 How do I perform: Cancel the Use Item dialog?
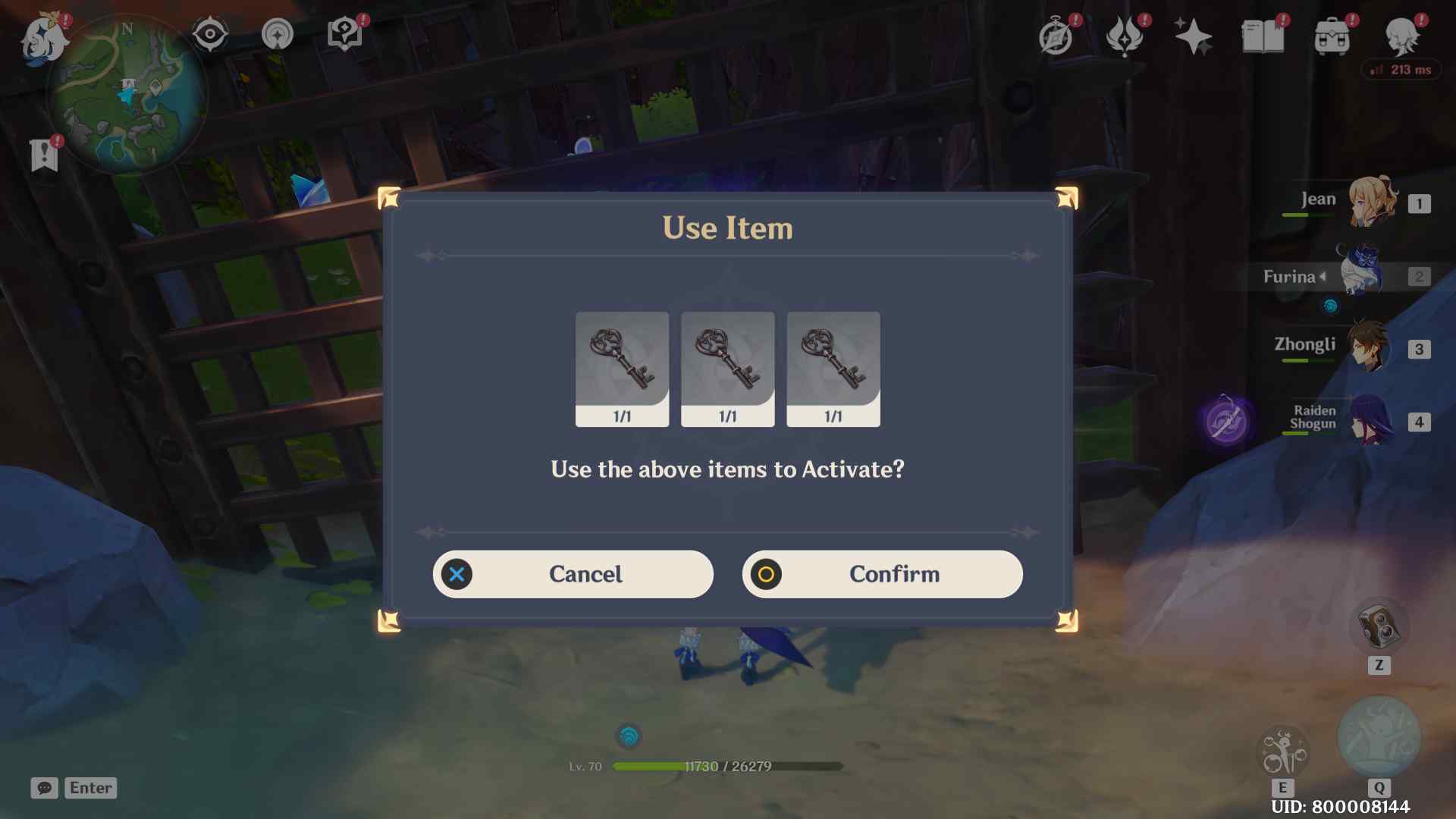coord(573,574)
